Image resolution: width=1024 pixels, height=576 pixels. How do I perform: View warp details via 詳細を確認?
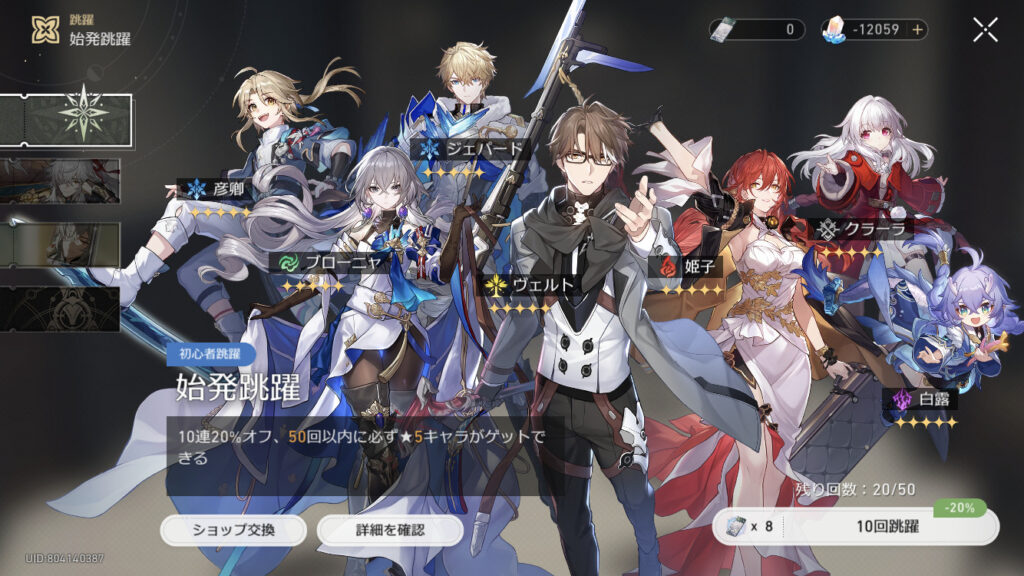(x=390, y=530)
